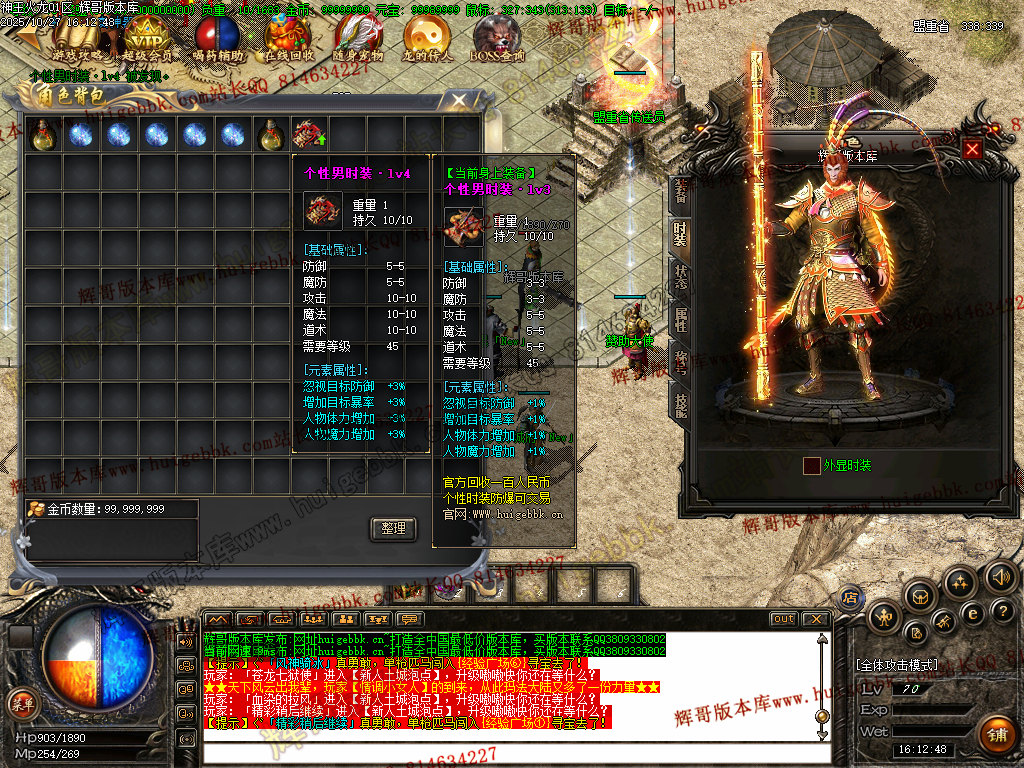
Task: Switch to the 属性 attributes tab
Action: tap(680, 320)
